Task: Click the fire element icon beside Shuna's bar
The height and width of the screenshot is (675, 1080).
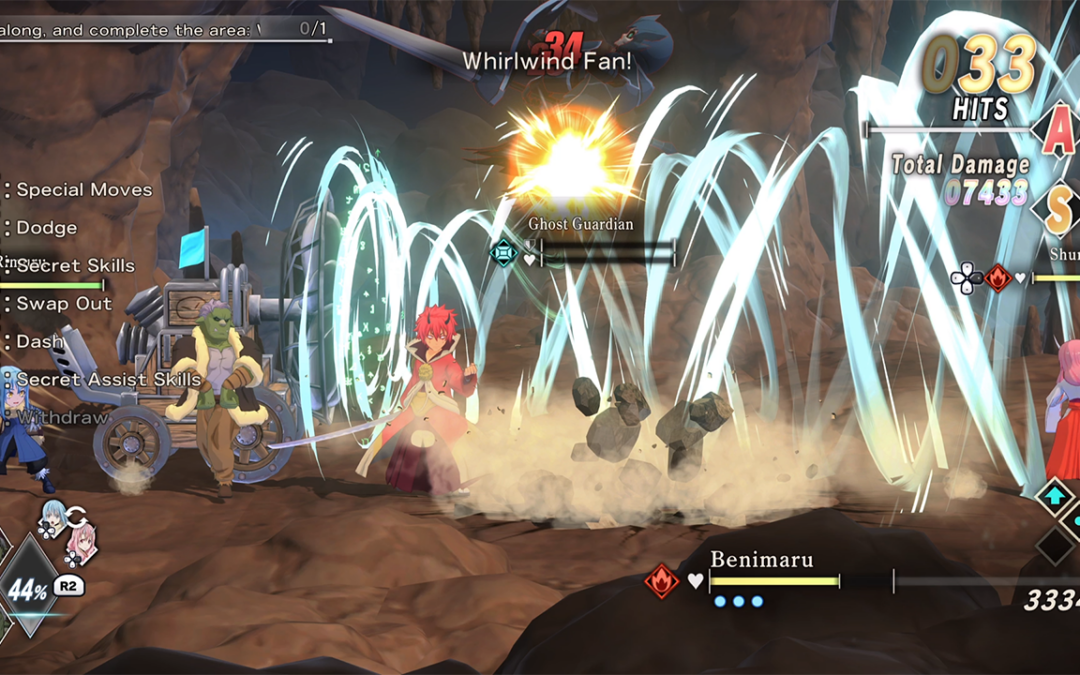Action: (997, 278)
